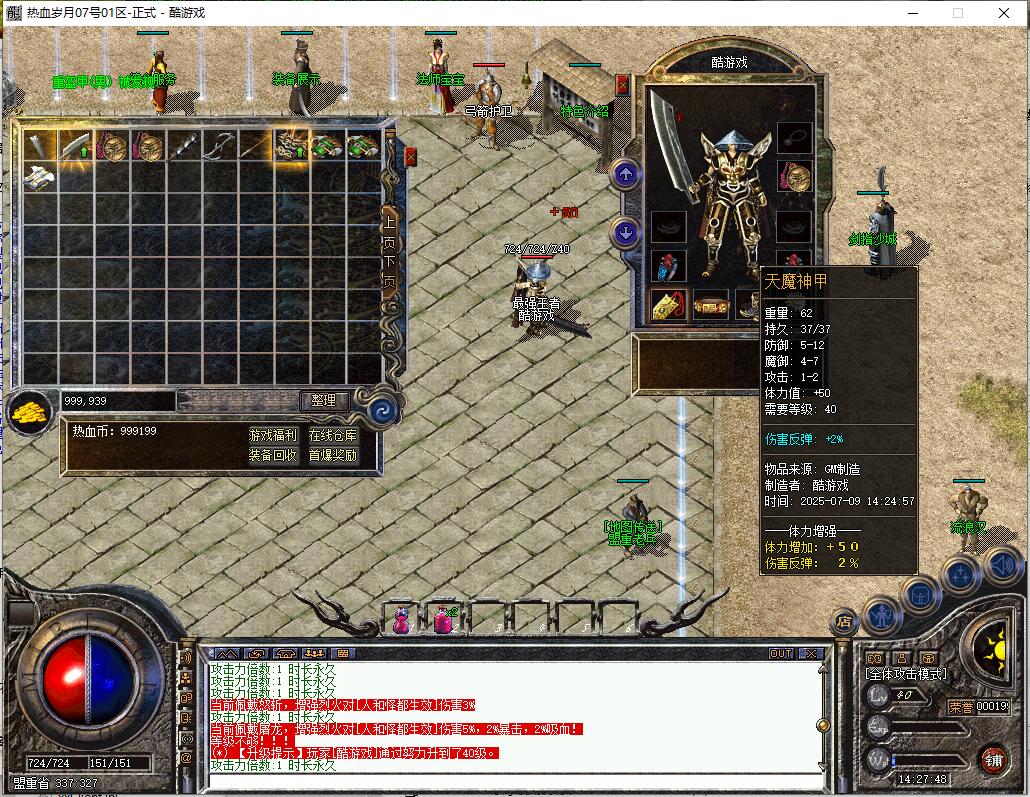The width and height of the screenshot is (1030, 797).
Task: Open the 在线仓库 online warehouse
Action: pos(332,436)
